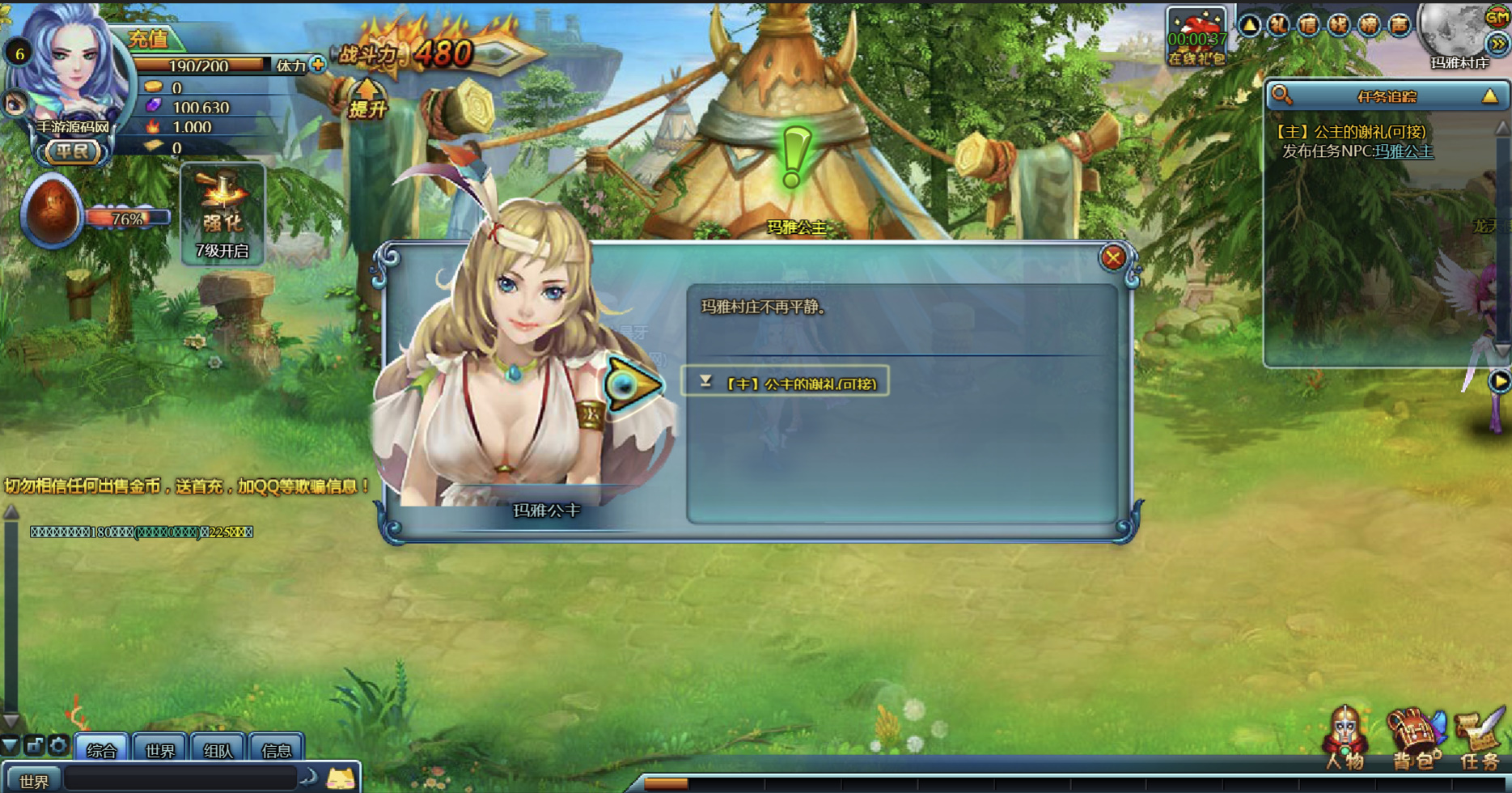Collapse the 任务追踪 quest tracker panel
Screen dimensions: 1512x793
(x=1489, y=96)
